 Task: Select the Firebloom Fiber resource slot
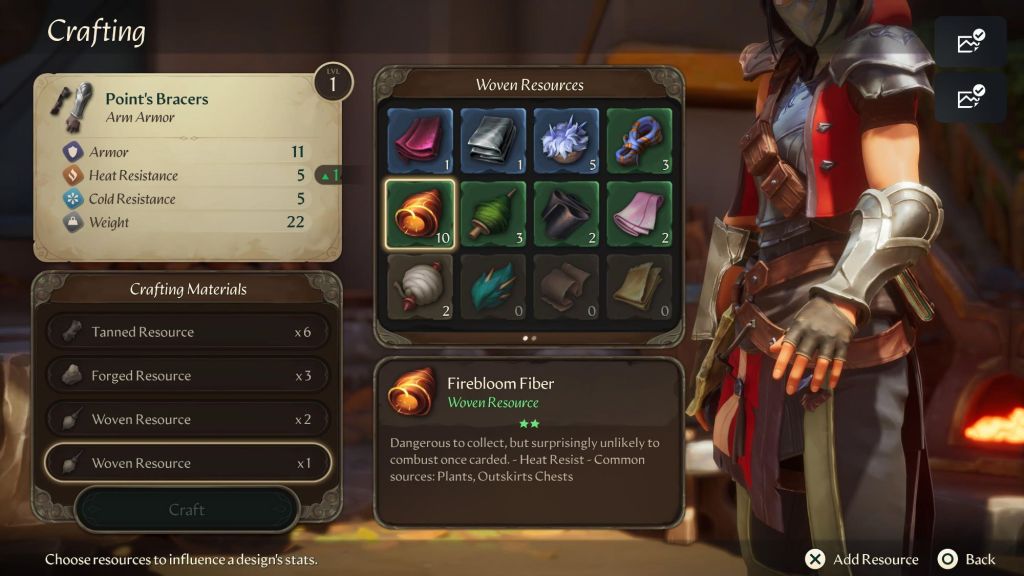pyautogui.click(x=419, y=213)
